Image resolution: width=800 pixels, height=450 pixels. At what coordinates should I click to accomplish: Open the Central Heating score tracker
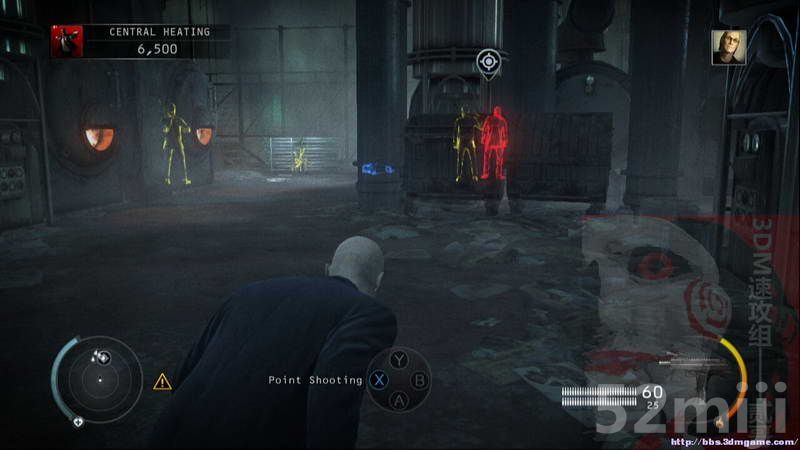(156, 40)
